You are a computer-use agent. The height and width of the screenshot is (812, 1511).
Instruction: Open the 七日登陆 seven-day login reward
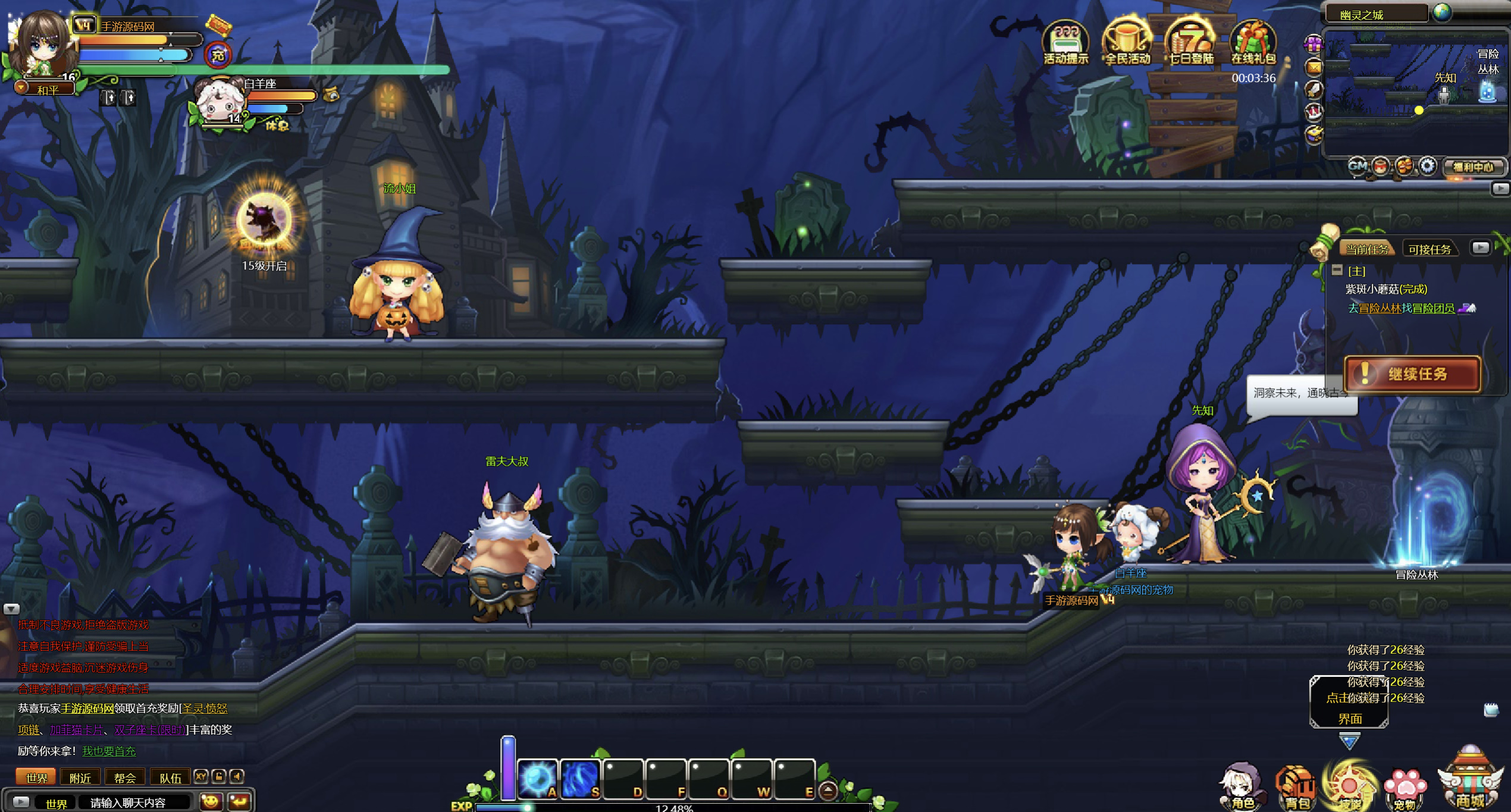click(1190, 42)
